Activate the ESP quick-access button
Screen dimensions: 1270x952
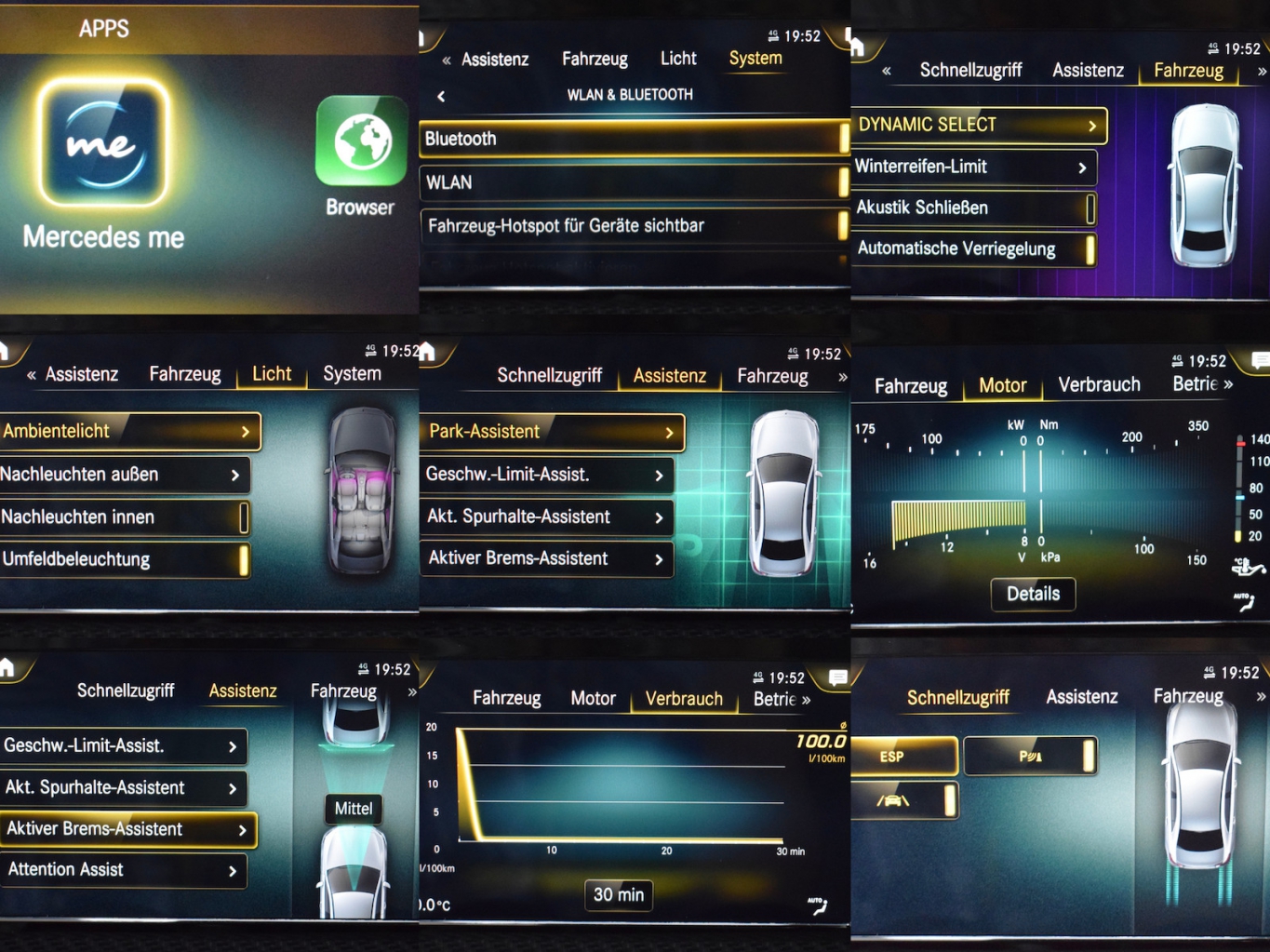click(x=902, y=756)
